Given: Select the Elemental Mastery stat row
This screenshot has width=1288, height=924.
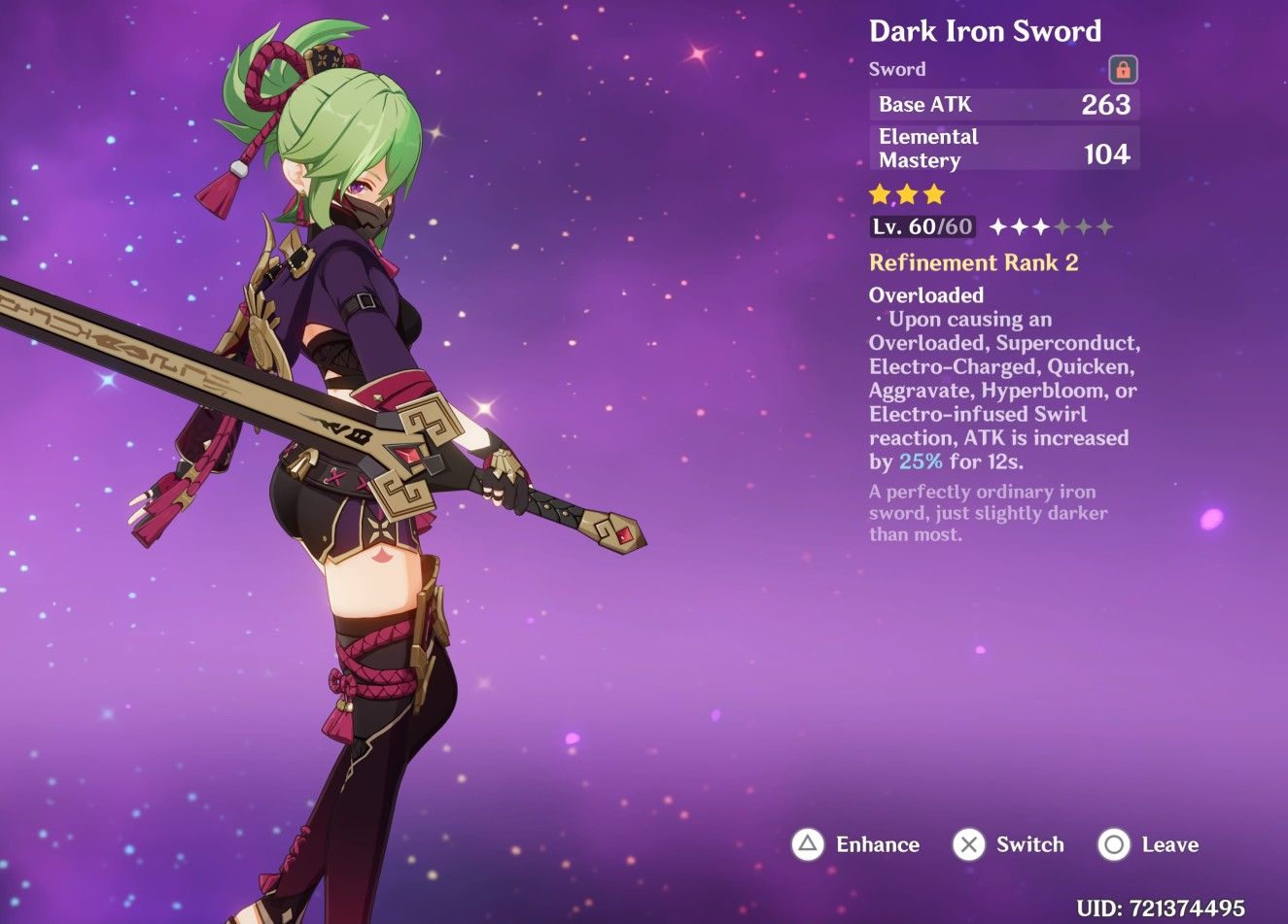Looking at the screenshot, I should click(x=1003, y=148).
